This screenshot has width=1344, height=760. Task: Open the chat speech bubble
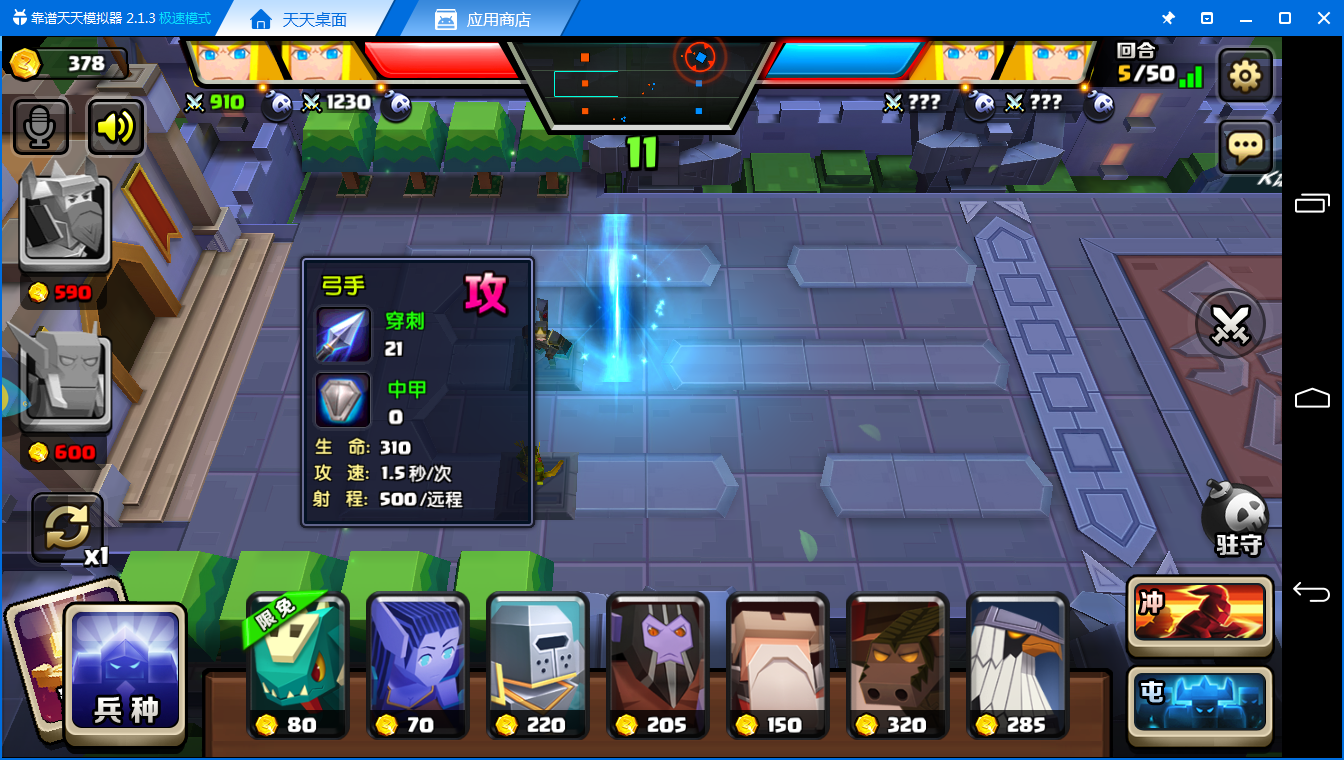(1245, 148)
